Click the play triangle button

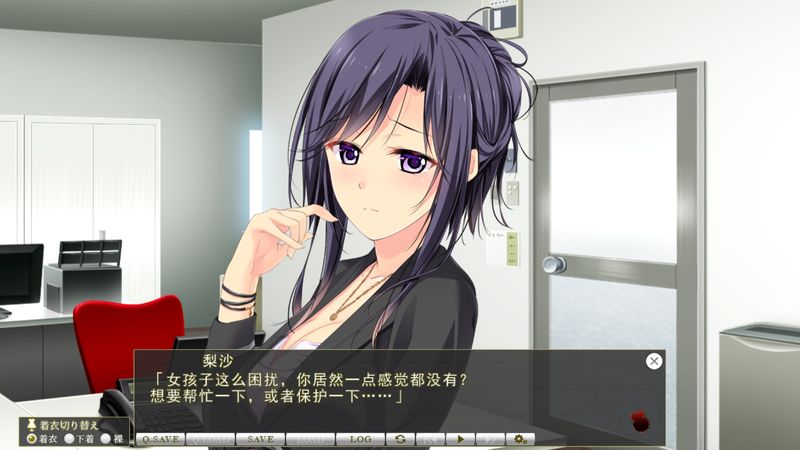(x=460, y=439)
